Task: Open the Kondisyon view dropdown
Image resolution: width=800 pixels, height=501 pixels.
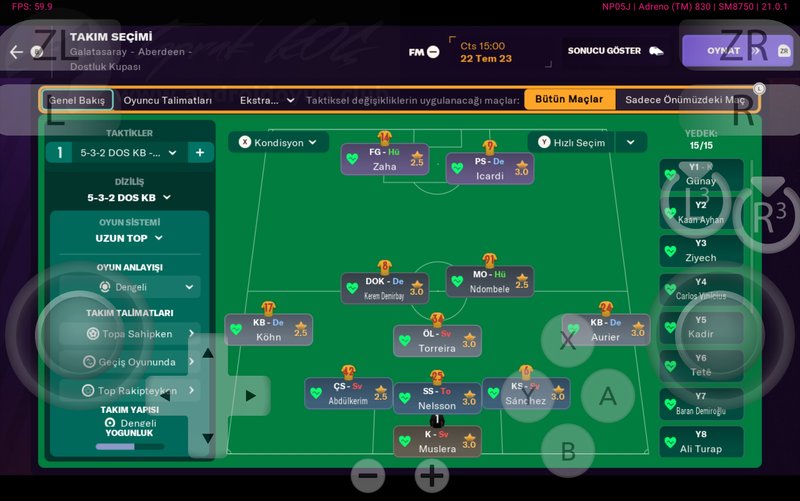Action: 278,143
